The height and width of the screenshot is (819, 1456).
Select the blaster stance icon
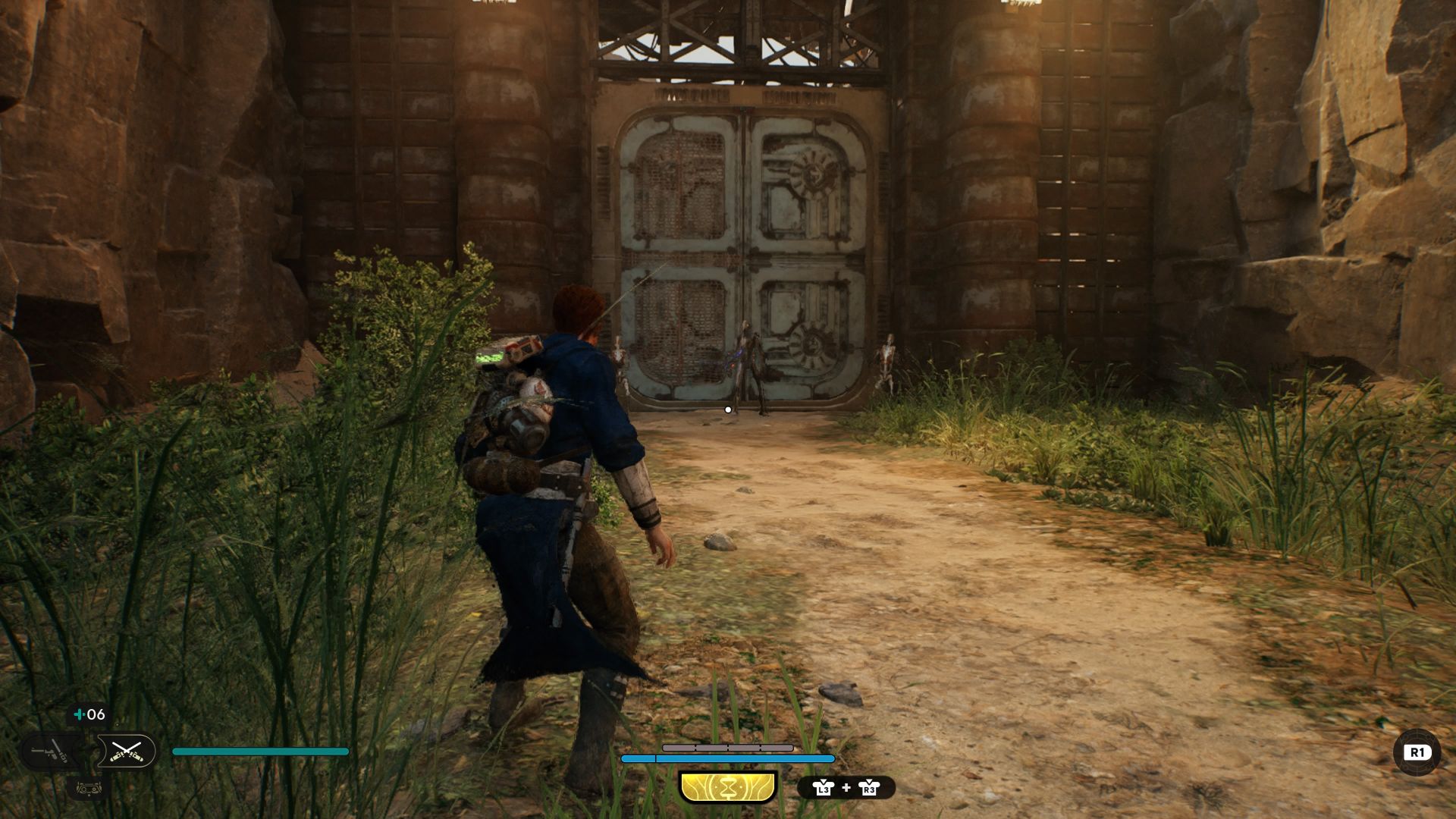(49, 752)
